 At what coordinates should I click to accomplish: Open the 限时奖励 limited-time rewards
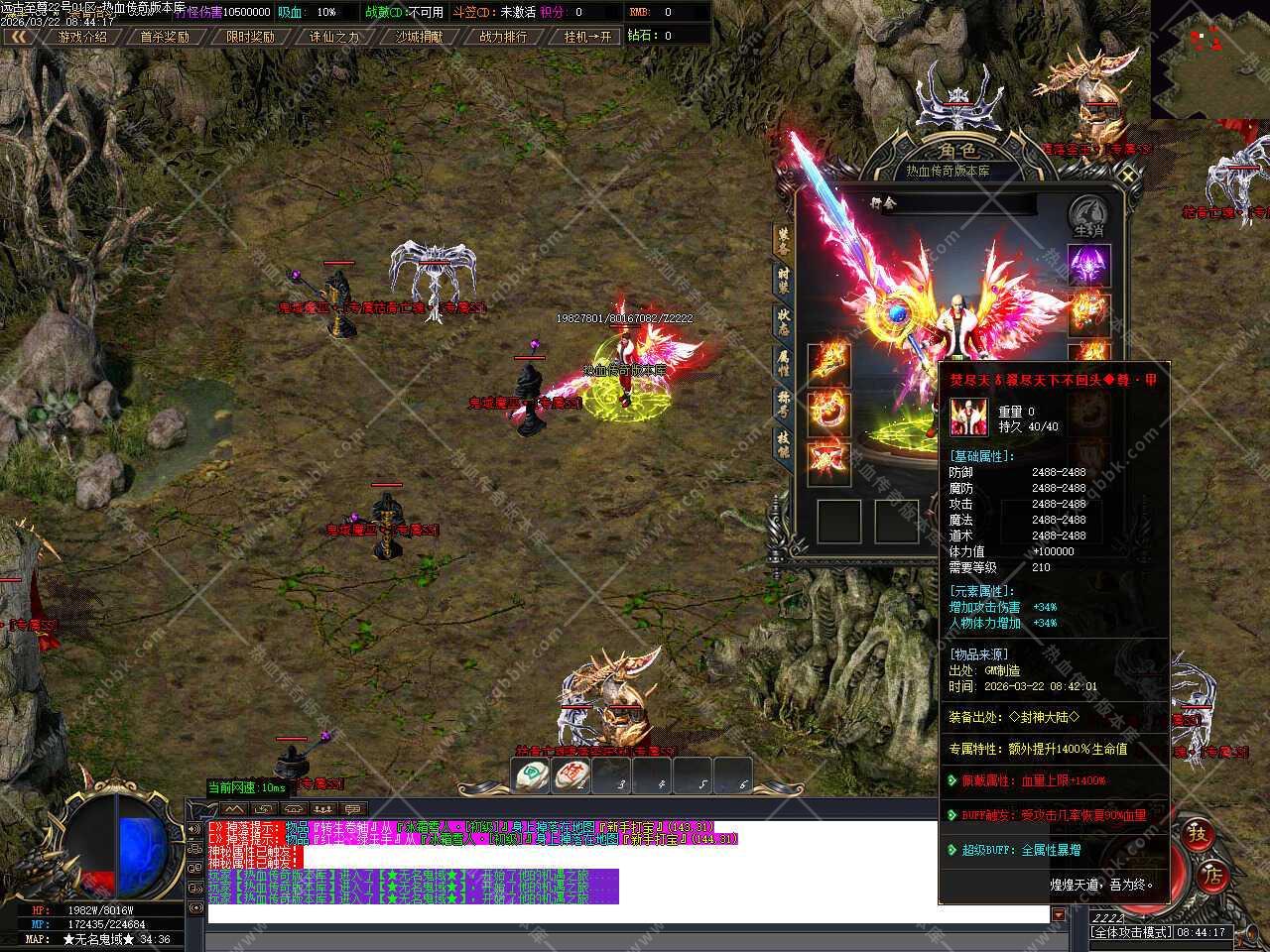tap(250, 37)
